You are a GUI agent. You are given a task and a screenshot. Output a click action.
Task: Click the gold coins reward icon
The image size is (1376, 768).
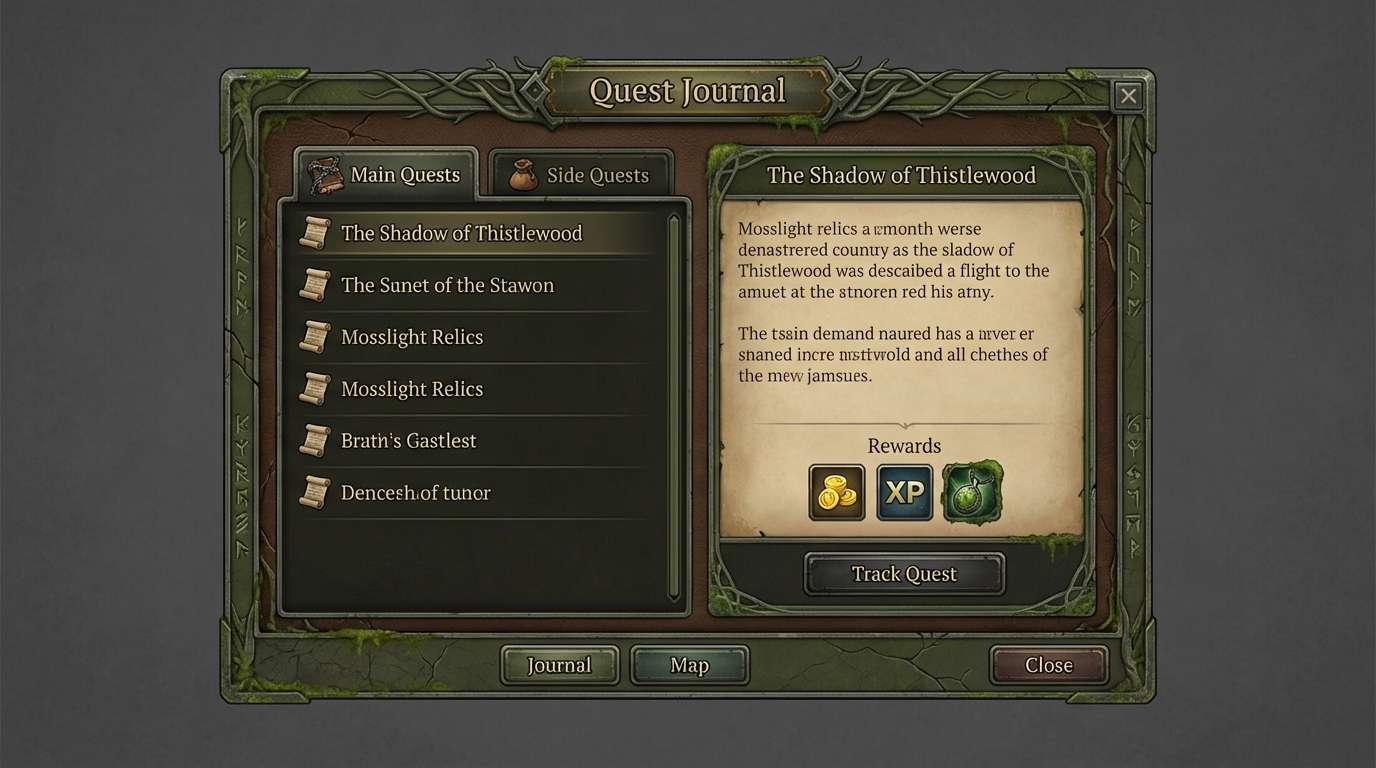tap(837, 492)
